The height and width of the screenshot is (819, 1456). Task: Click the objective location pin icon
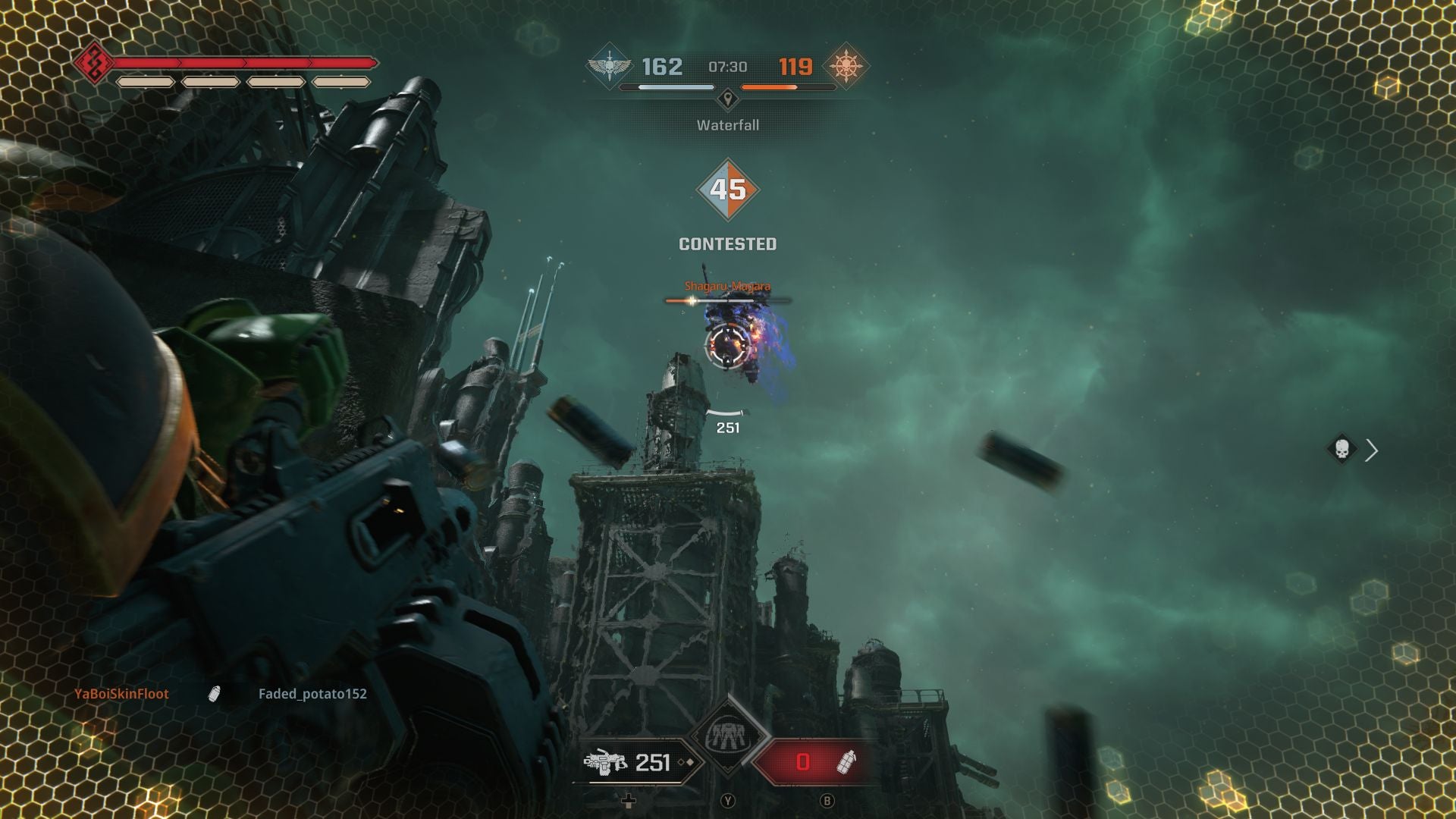pyautogui.click(x=728, y=97)
